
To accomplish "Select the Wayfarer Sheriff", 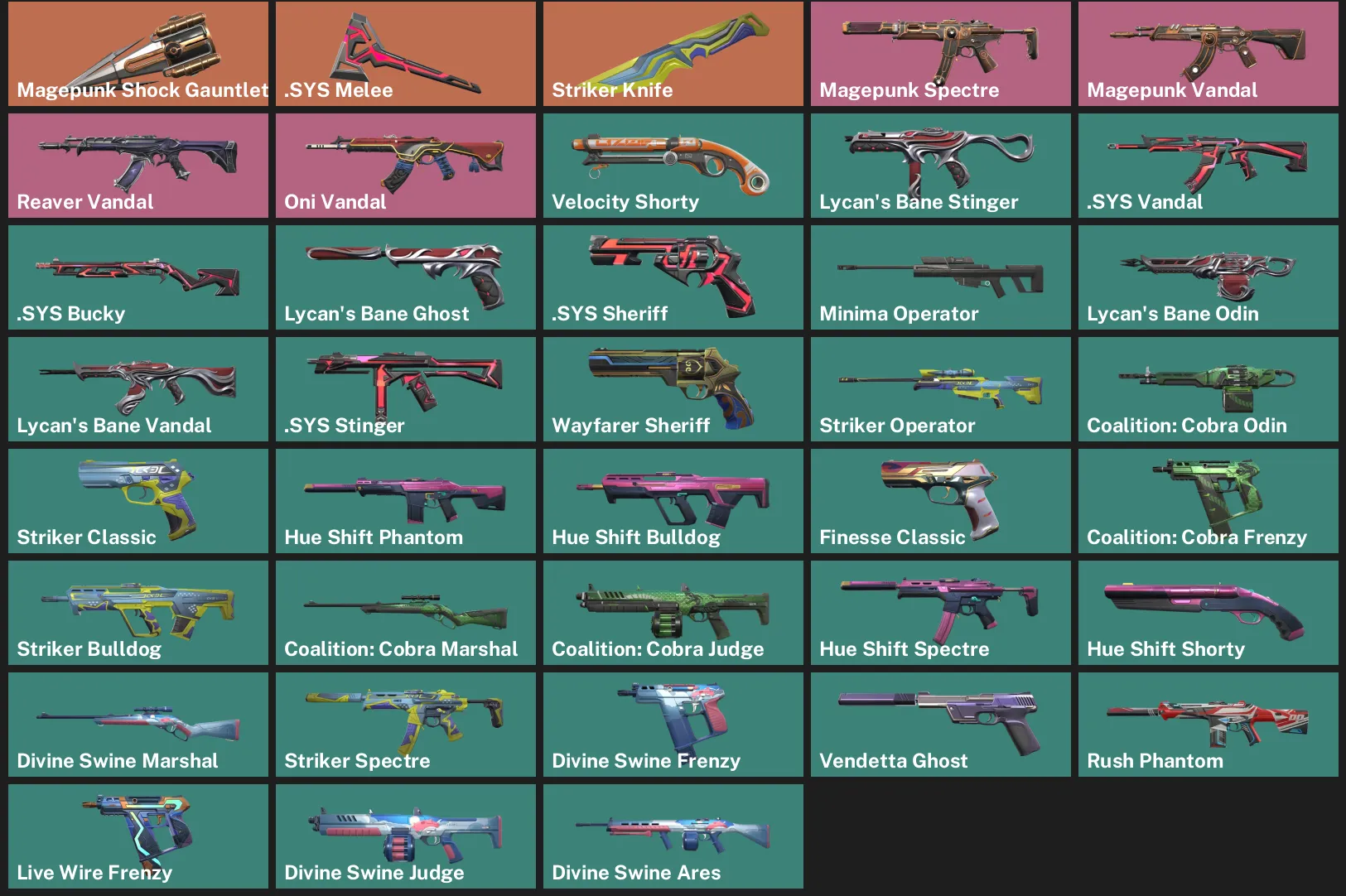I will click(673, 388).
